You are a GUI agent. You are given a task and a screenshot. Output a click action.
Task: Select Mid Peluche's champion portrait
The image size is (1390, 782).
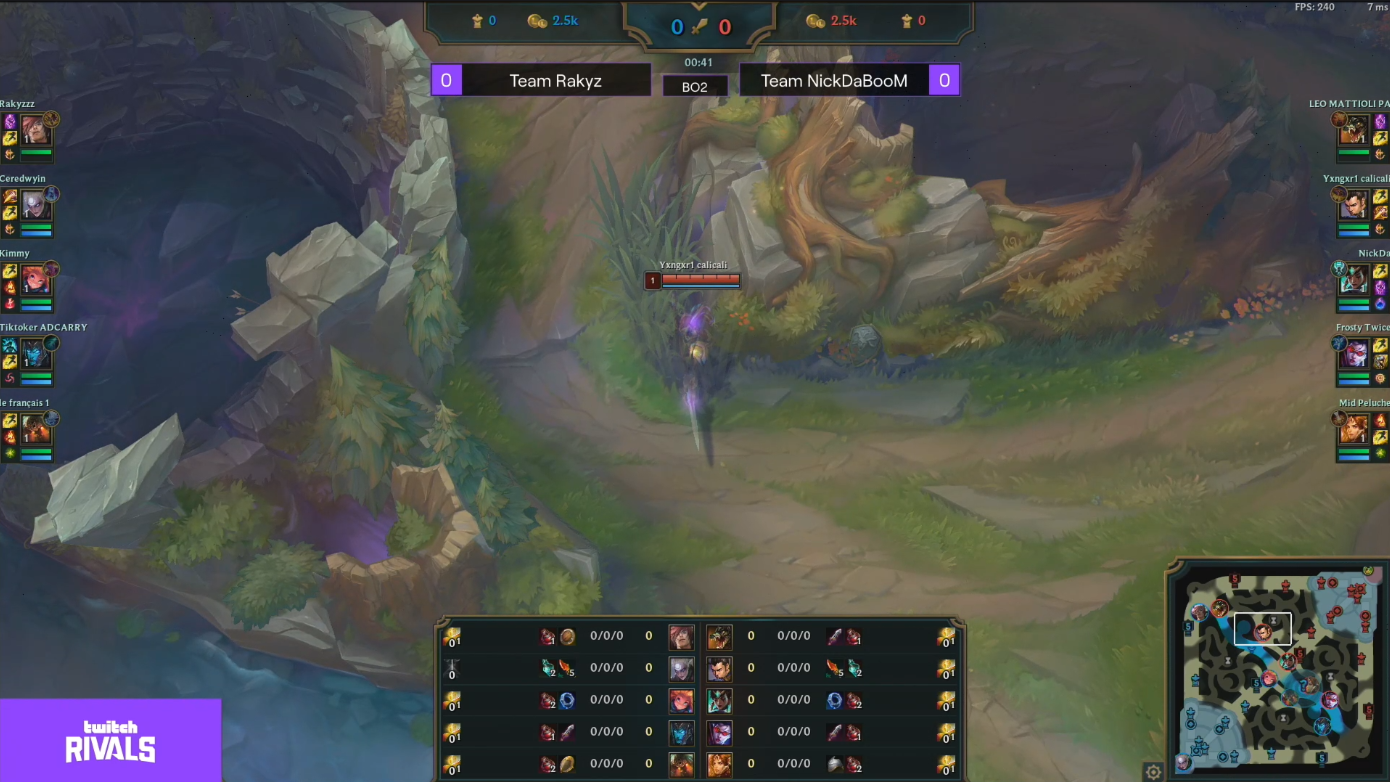click(x=1354, y=428)
